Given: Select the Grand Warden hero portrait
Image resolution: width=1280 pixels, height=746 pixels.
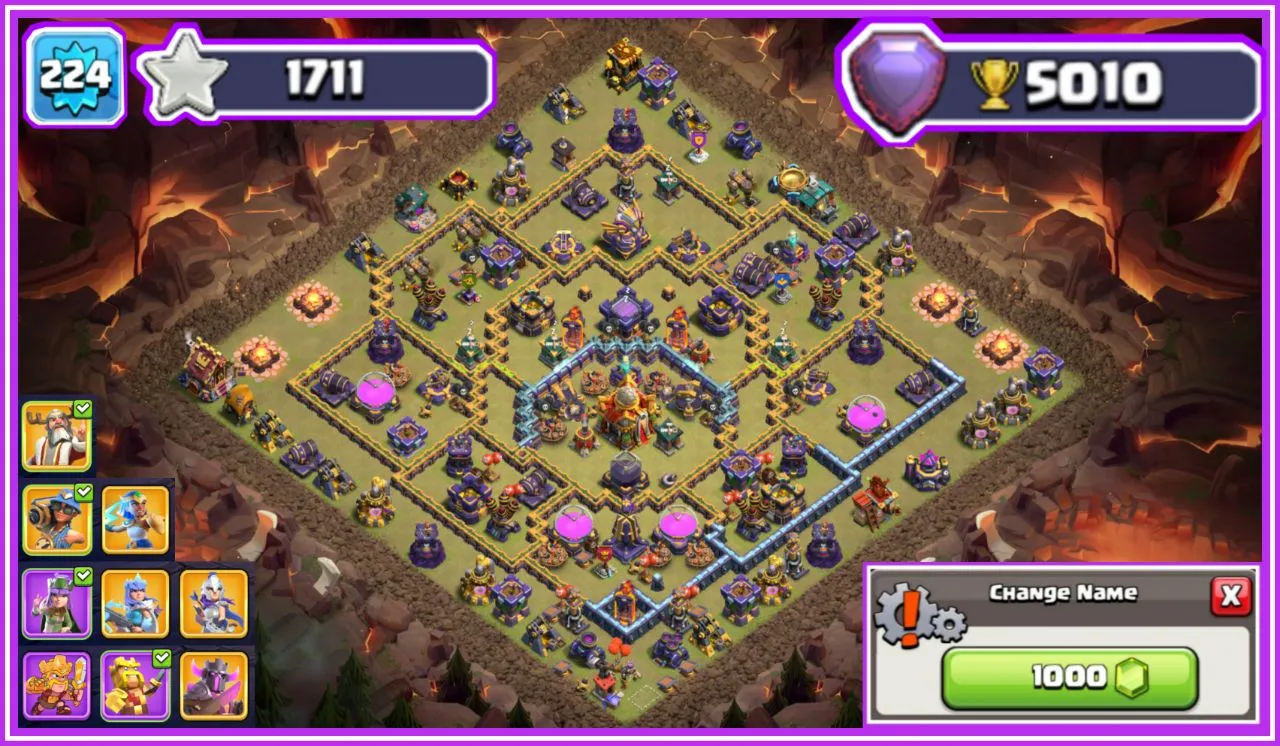Looking at the screenshot, I should pos(55,433).
